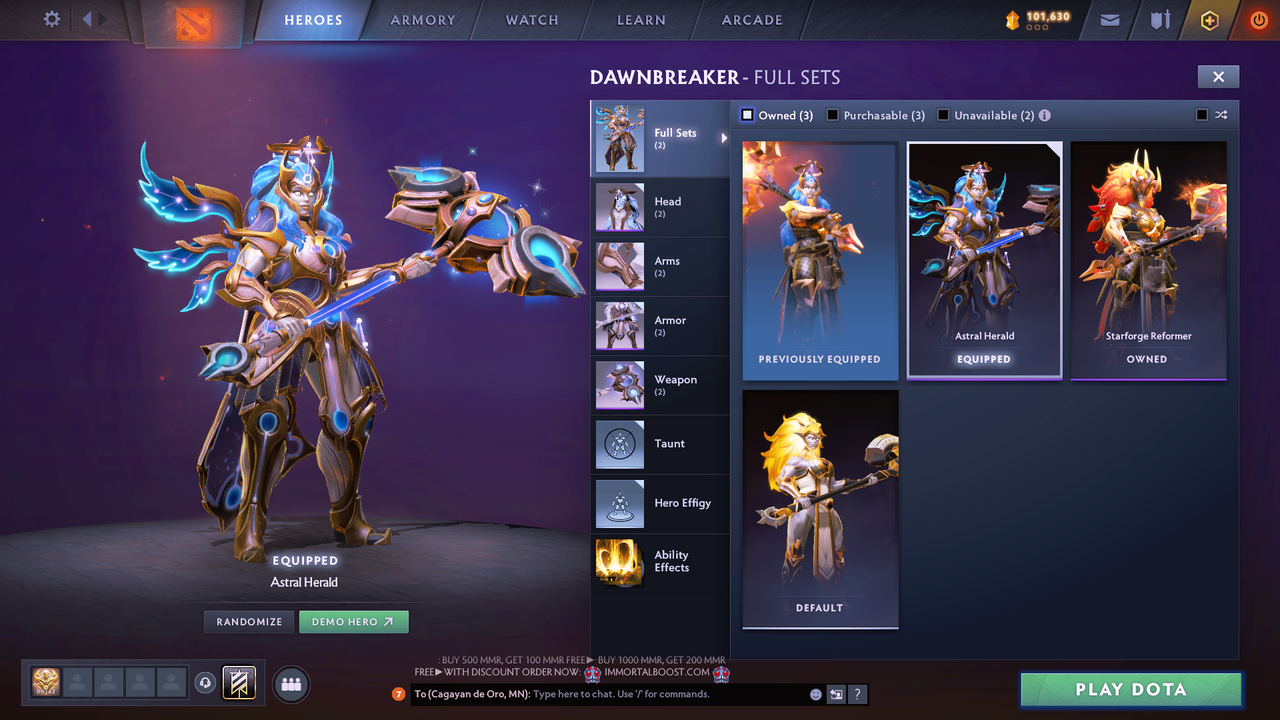
Task: Enable the Owned items filter checkbox
Action: tap(746, 115)
